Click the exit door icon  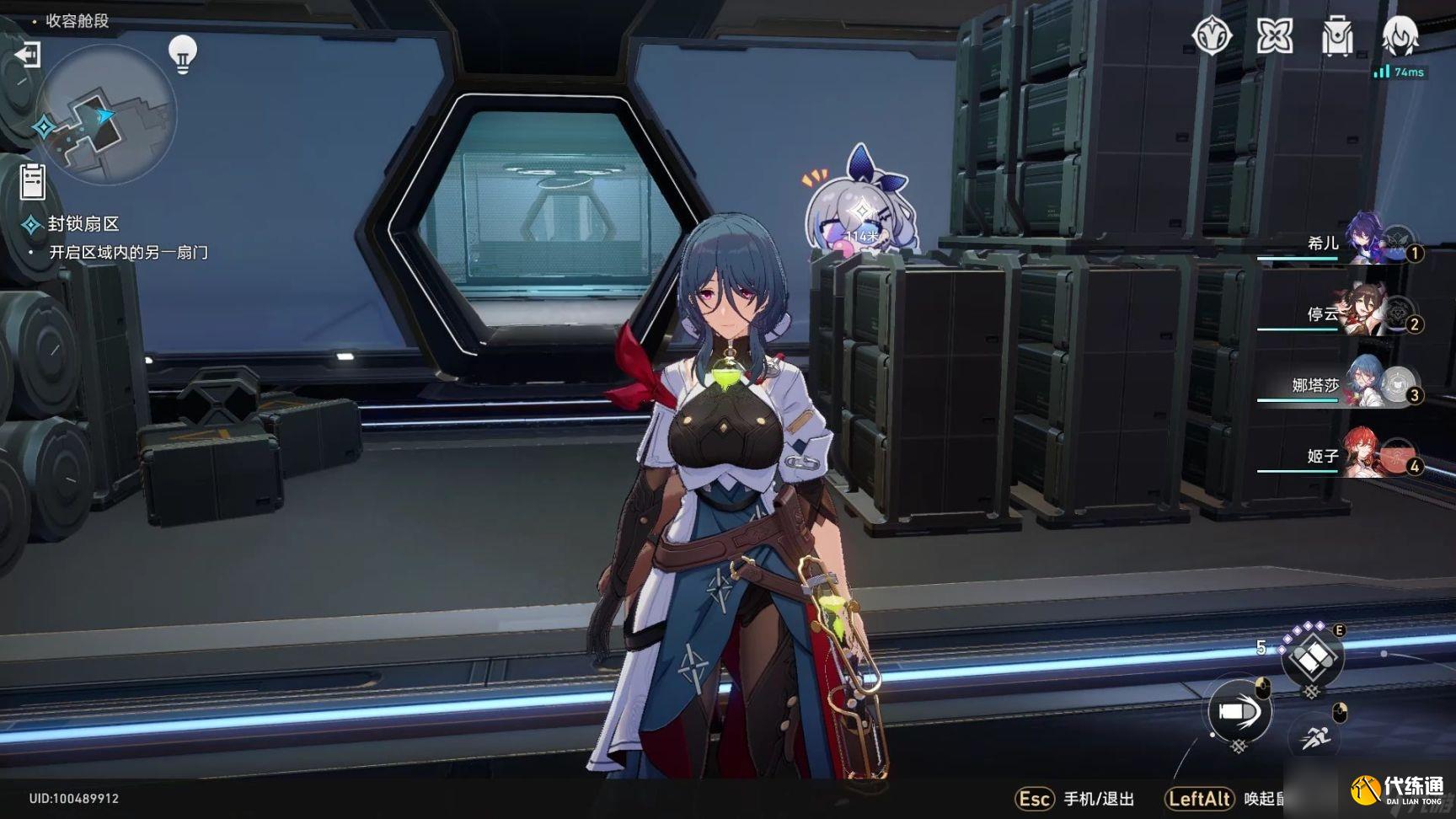tap(28, 56)
